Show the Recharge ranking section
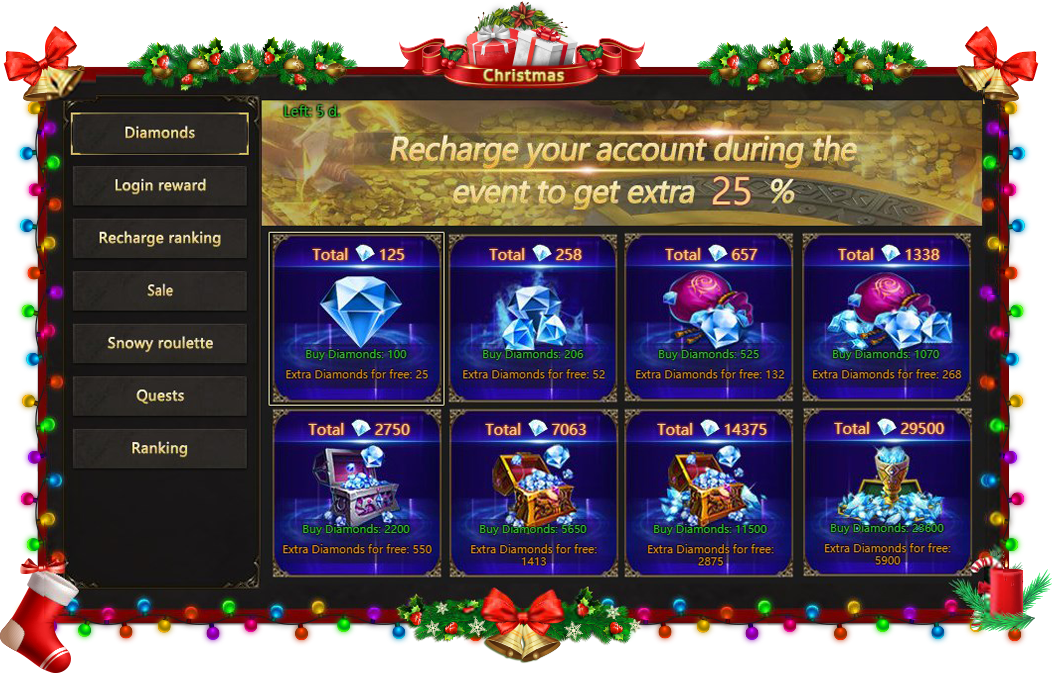The width and height of the screenshot is (1052, 673). point(160,238)
